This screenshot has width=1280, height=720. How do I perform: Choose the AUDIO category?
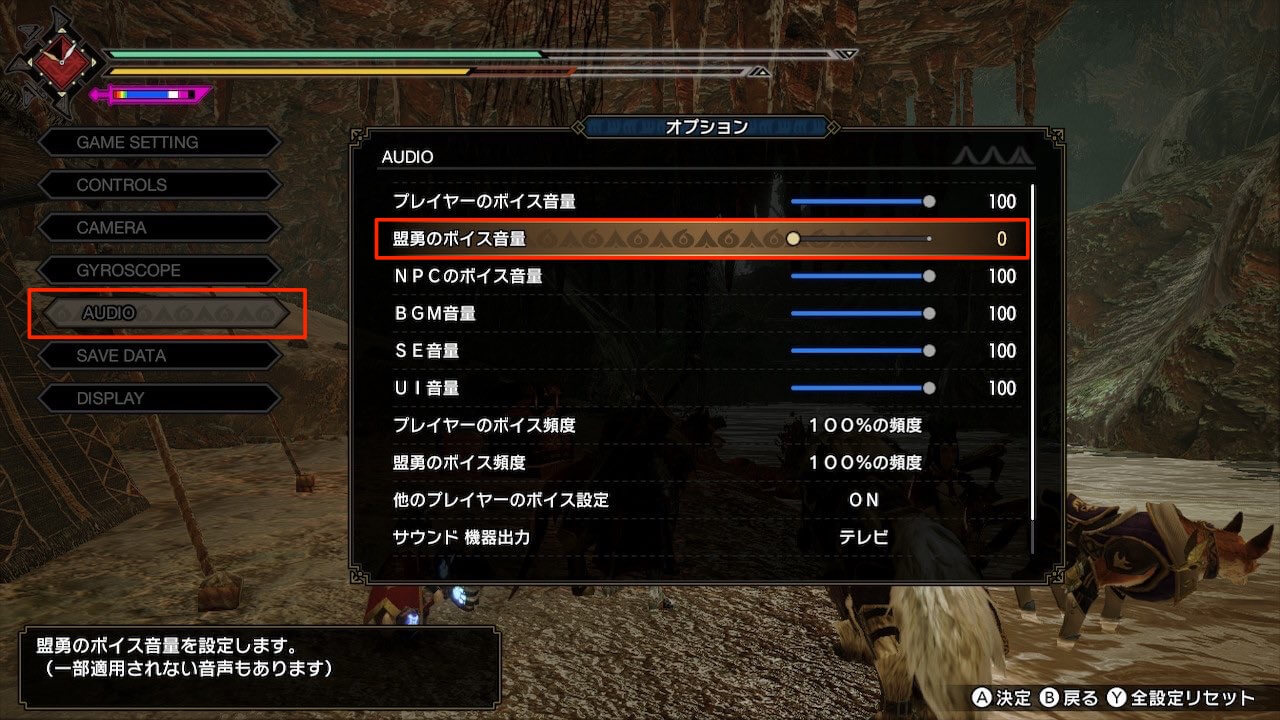point(166,313)
